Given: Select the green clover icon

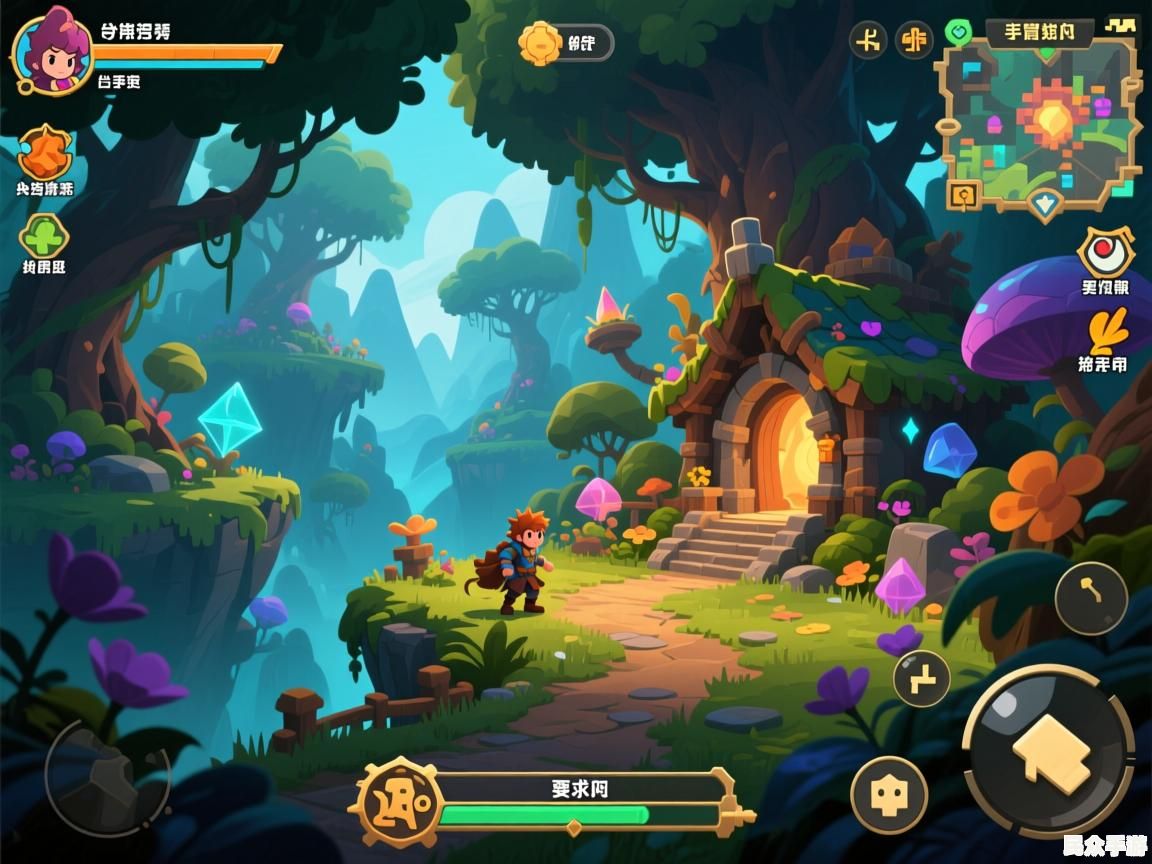Looking at the screenshot, I should click(44, 236).
